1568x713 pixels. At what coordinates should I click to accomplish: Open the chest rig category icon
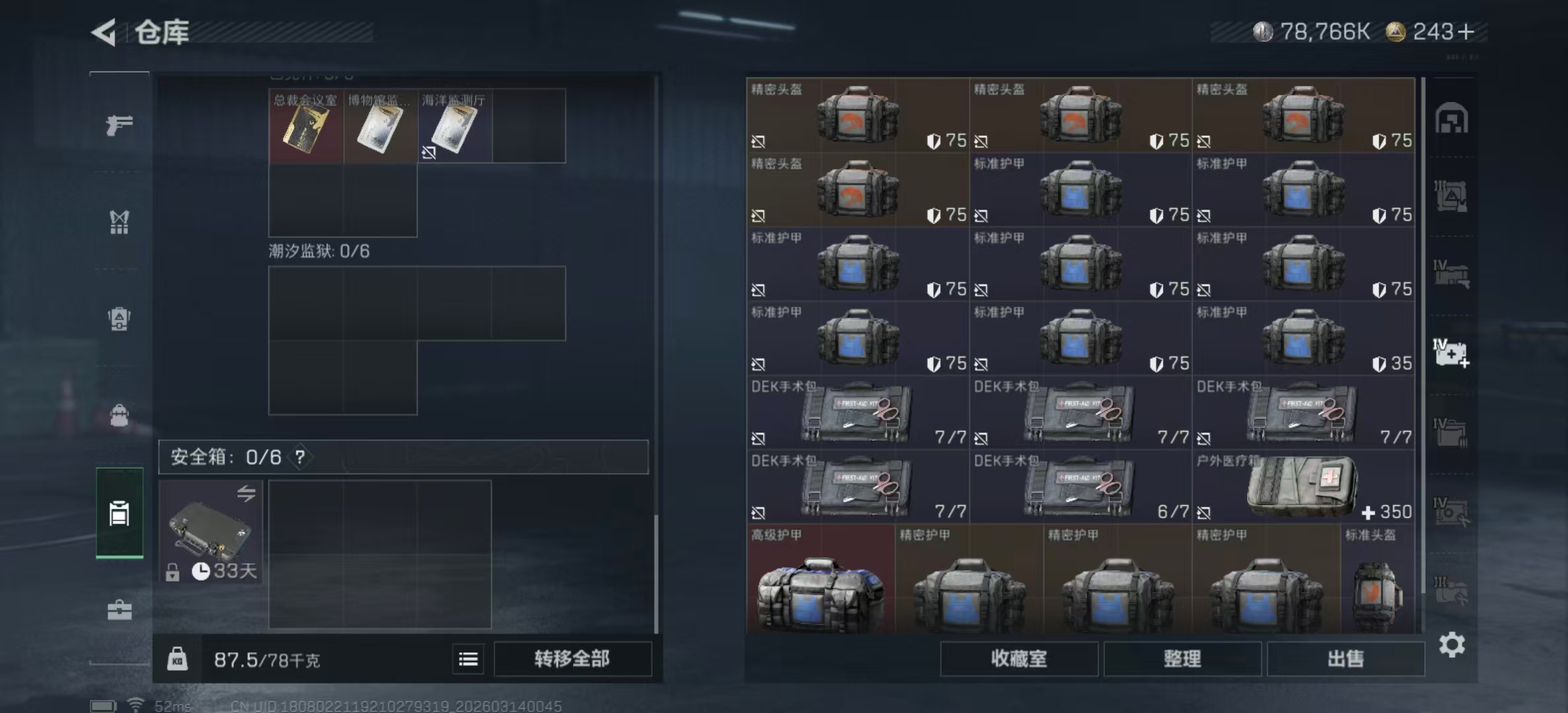tap(119, 223)
